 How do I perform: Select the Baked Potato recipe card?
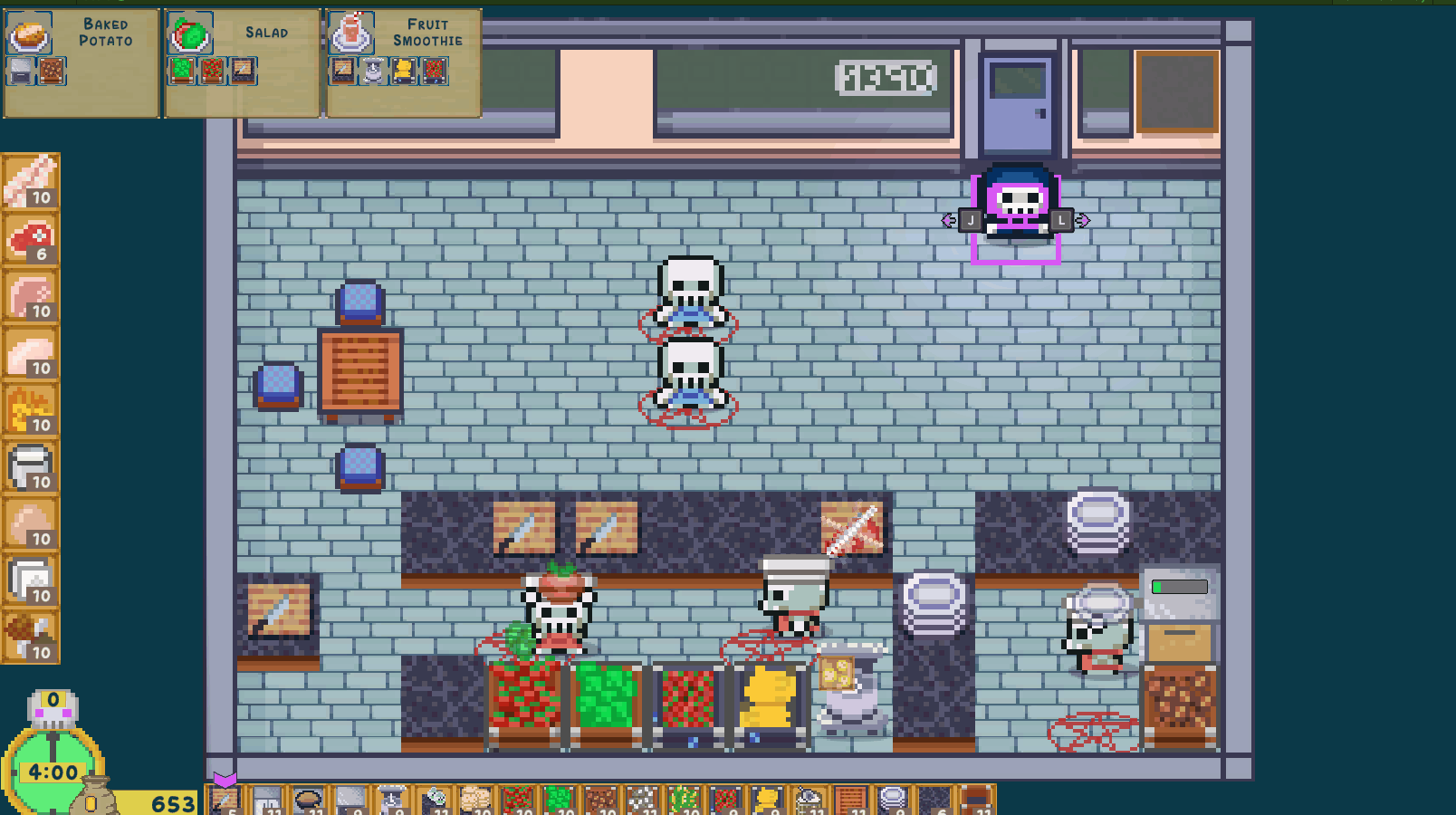click(81, 63)
